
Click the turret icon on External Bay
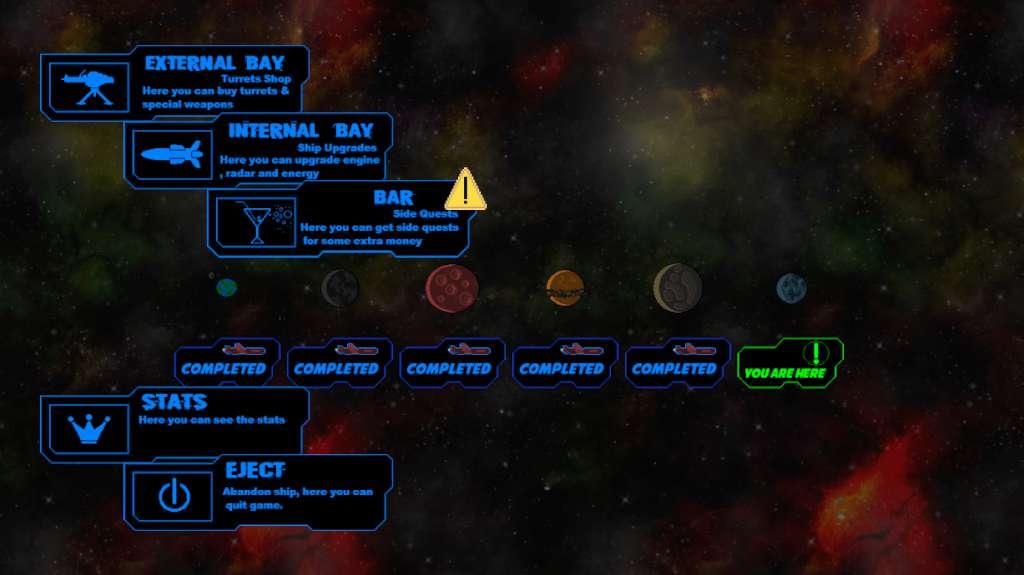[90, 86]
